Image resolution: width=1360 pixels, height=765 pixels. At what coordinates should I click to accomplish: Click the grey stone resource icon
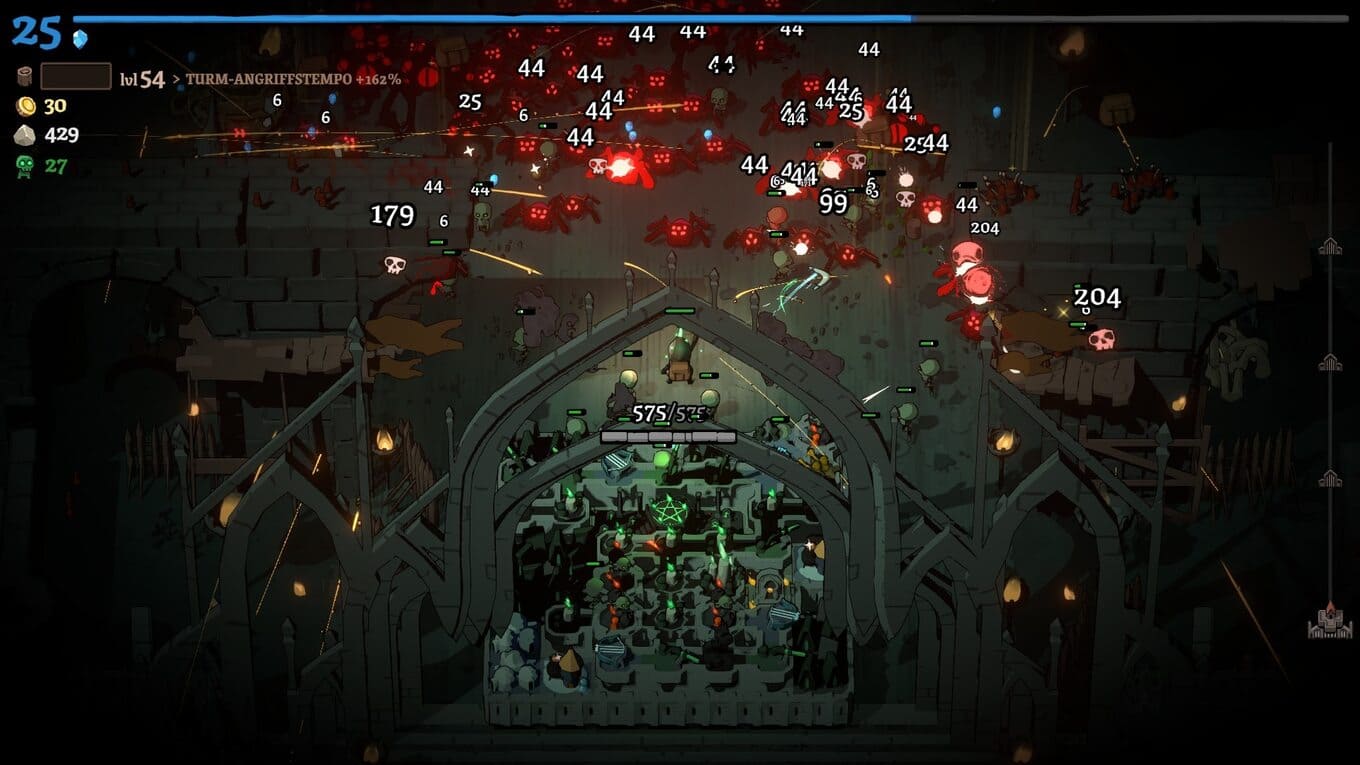coord(26,136)
